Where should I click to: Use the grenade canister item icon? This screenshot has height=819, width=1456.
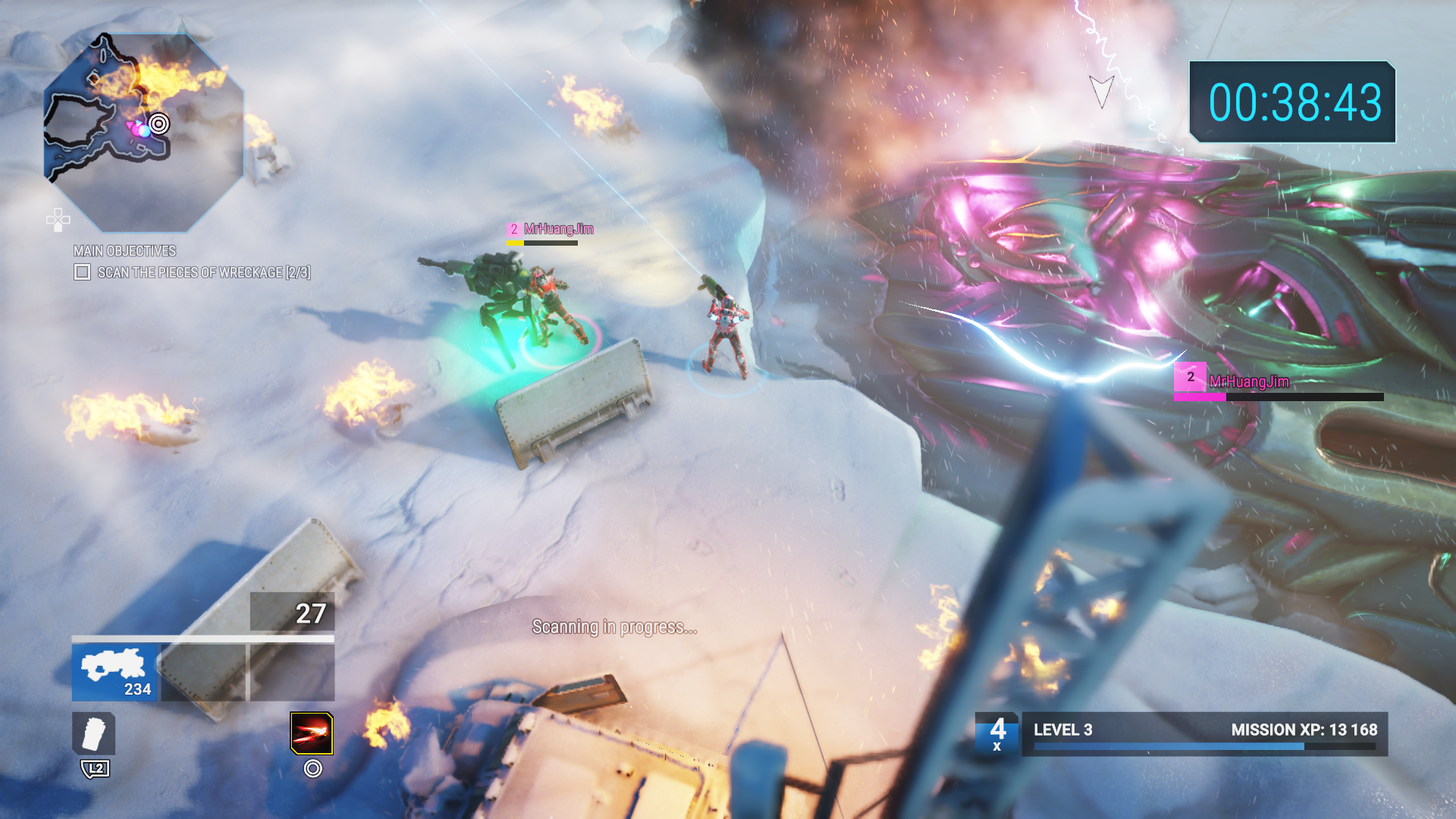[94, 733]
